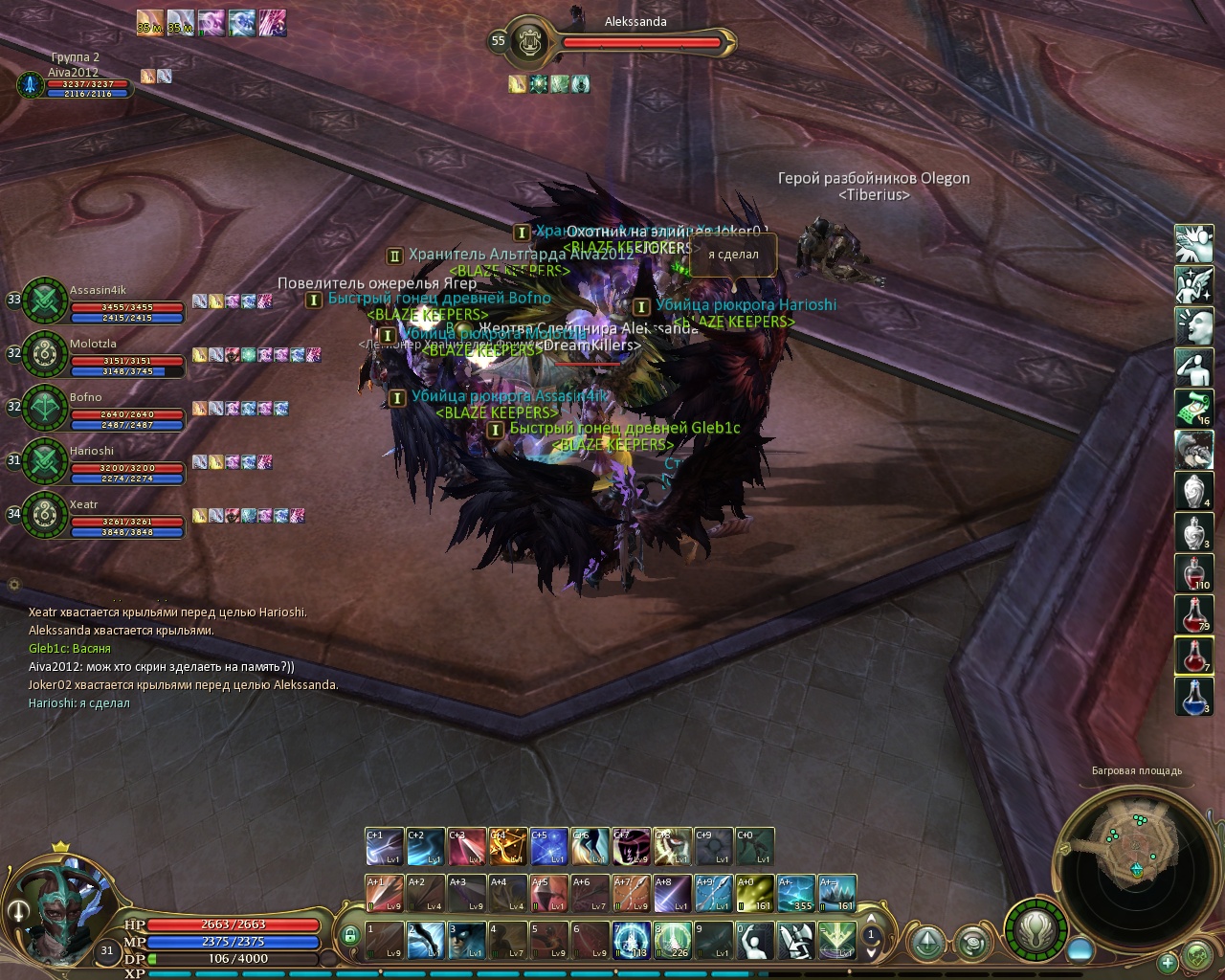Use the glowing blue circle skill in slot 7
1225x980 pixels.
pyautogui.click(x=632, y=940)
